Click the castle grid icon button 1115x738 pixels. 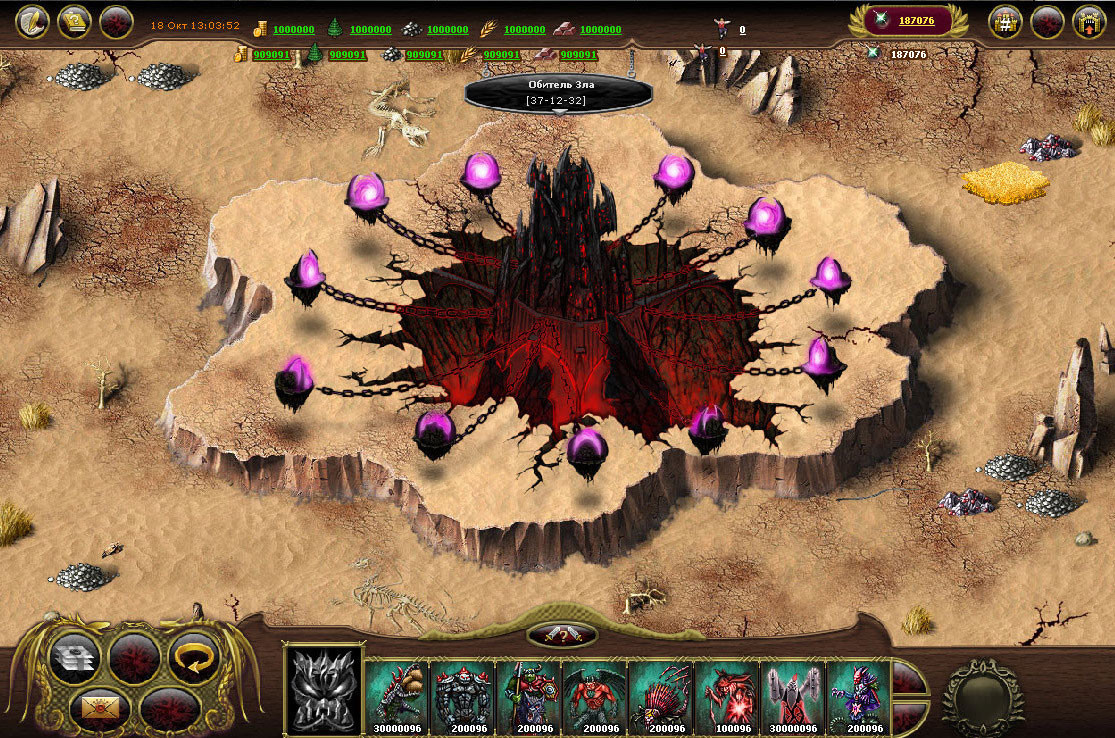click(x=1005, y=21)
